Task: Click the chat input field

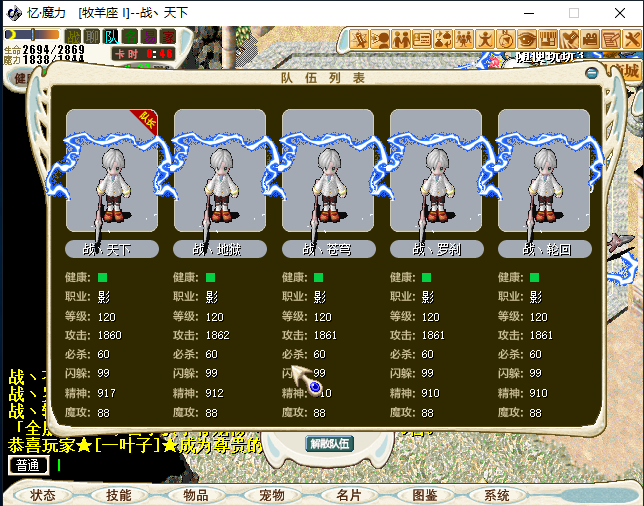Action: click(x=150, y=465)
